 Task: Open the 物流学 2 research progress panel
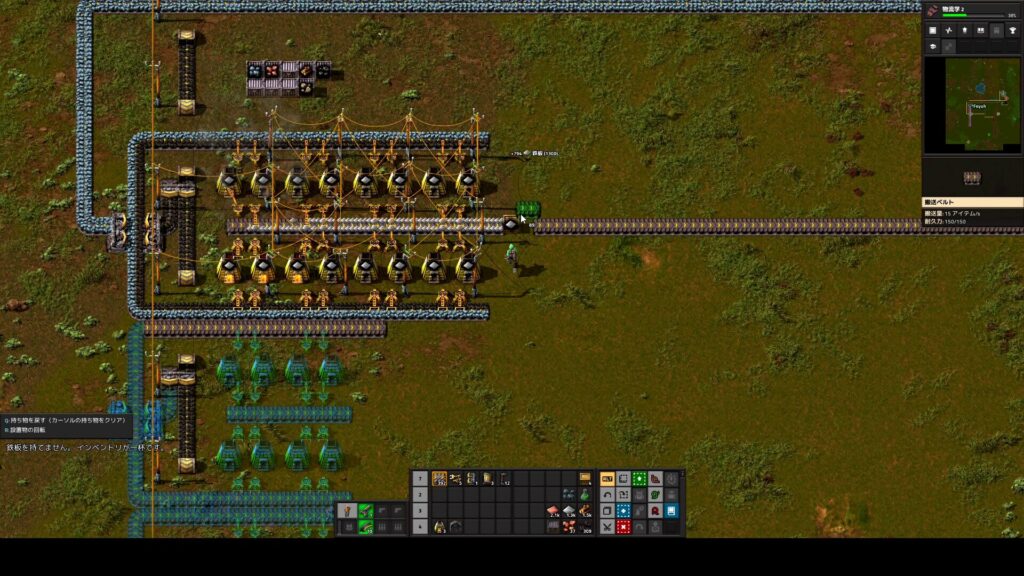[971, 11]
